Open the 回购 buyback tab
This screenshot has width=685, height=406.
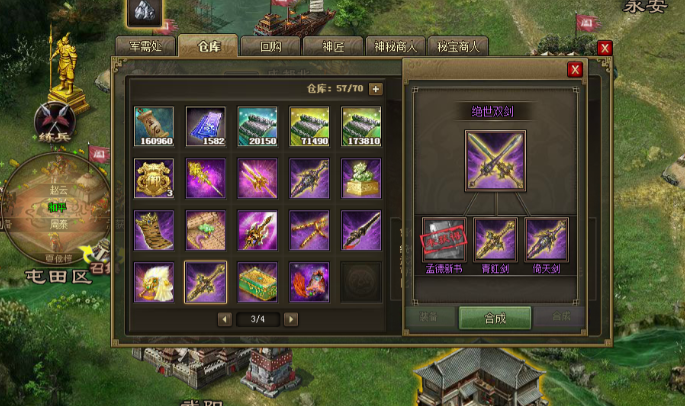coord(271,46)
